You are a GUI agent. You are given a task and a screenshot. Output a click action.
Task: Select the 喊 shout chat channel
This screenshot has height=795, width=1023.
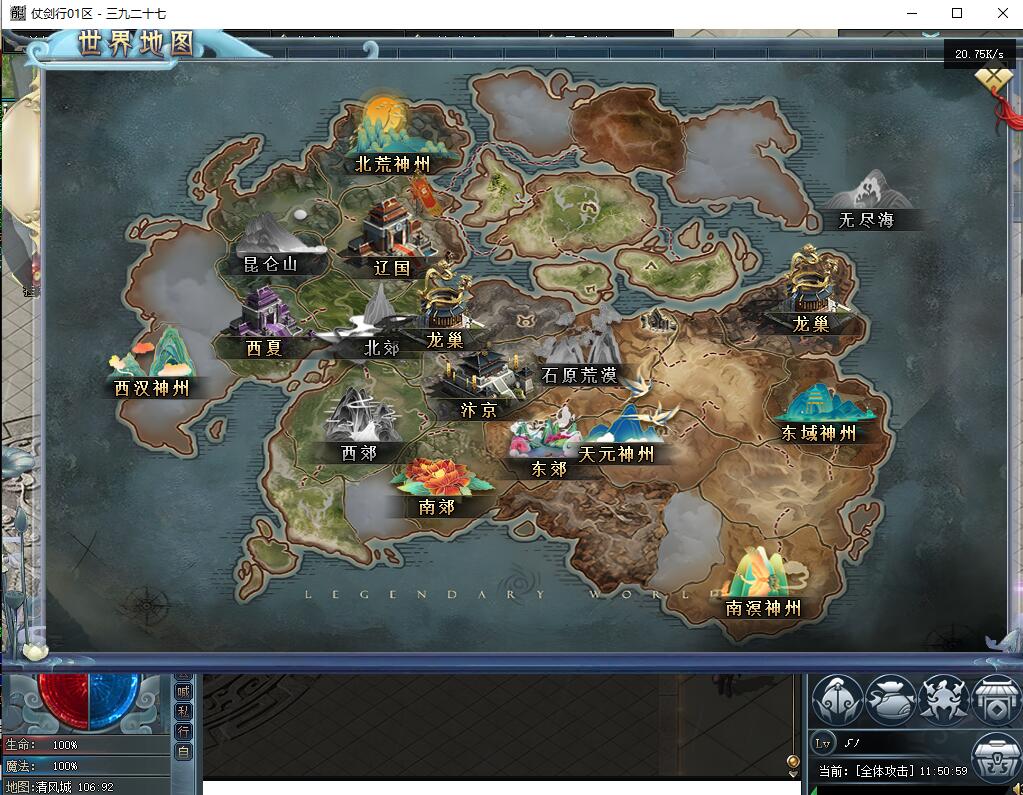click(183, 691)
